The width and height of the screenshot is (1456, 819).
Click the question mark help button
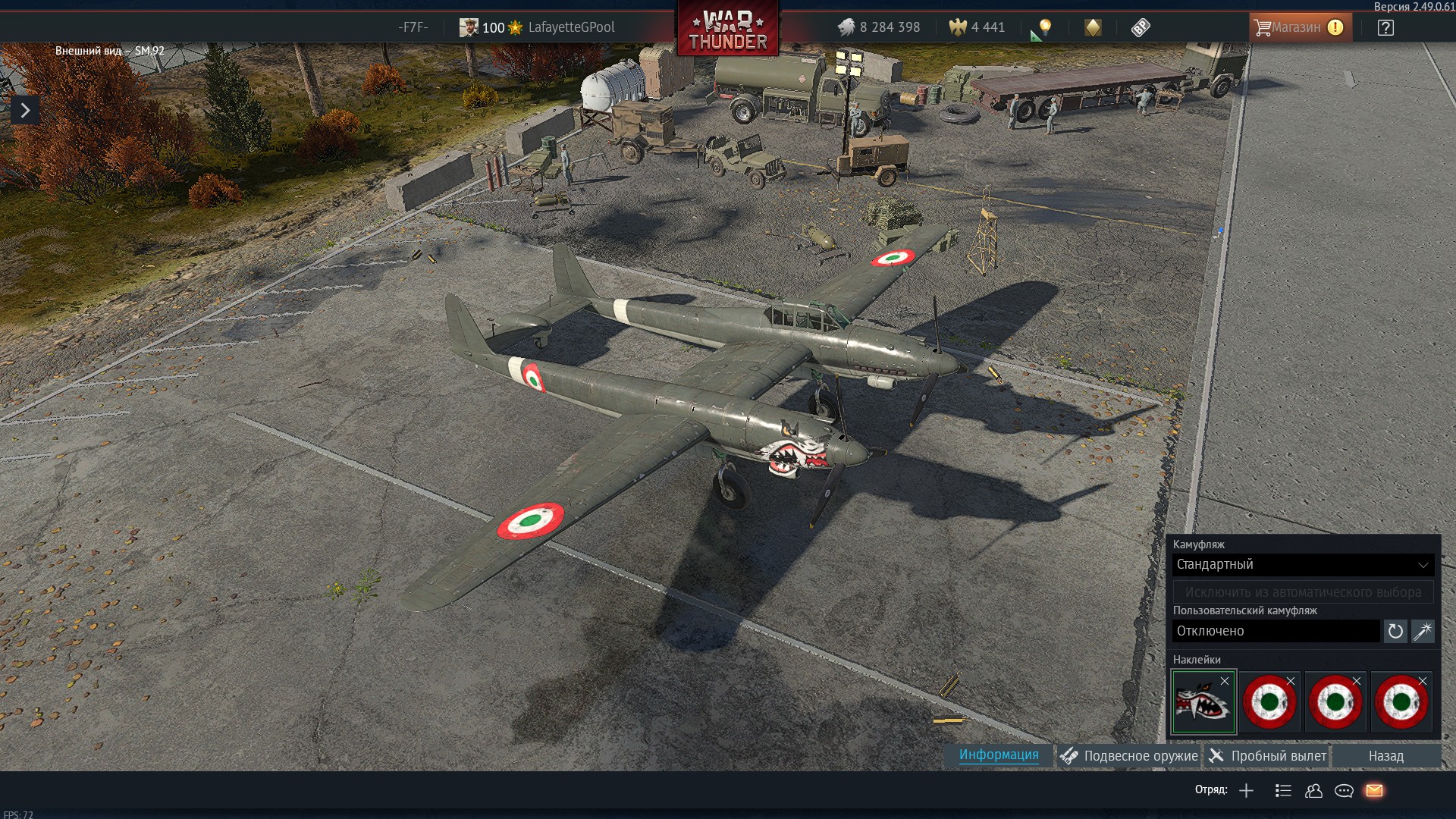(1385, 28)
